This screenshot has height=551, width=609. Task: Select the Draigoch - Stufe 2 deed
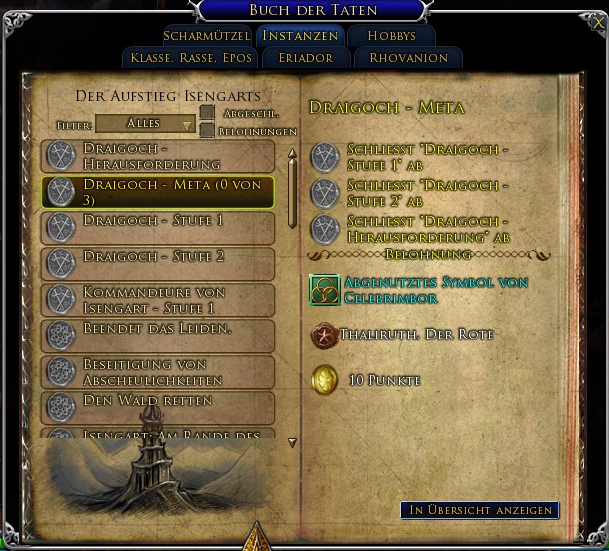[x=158, y=264]
